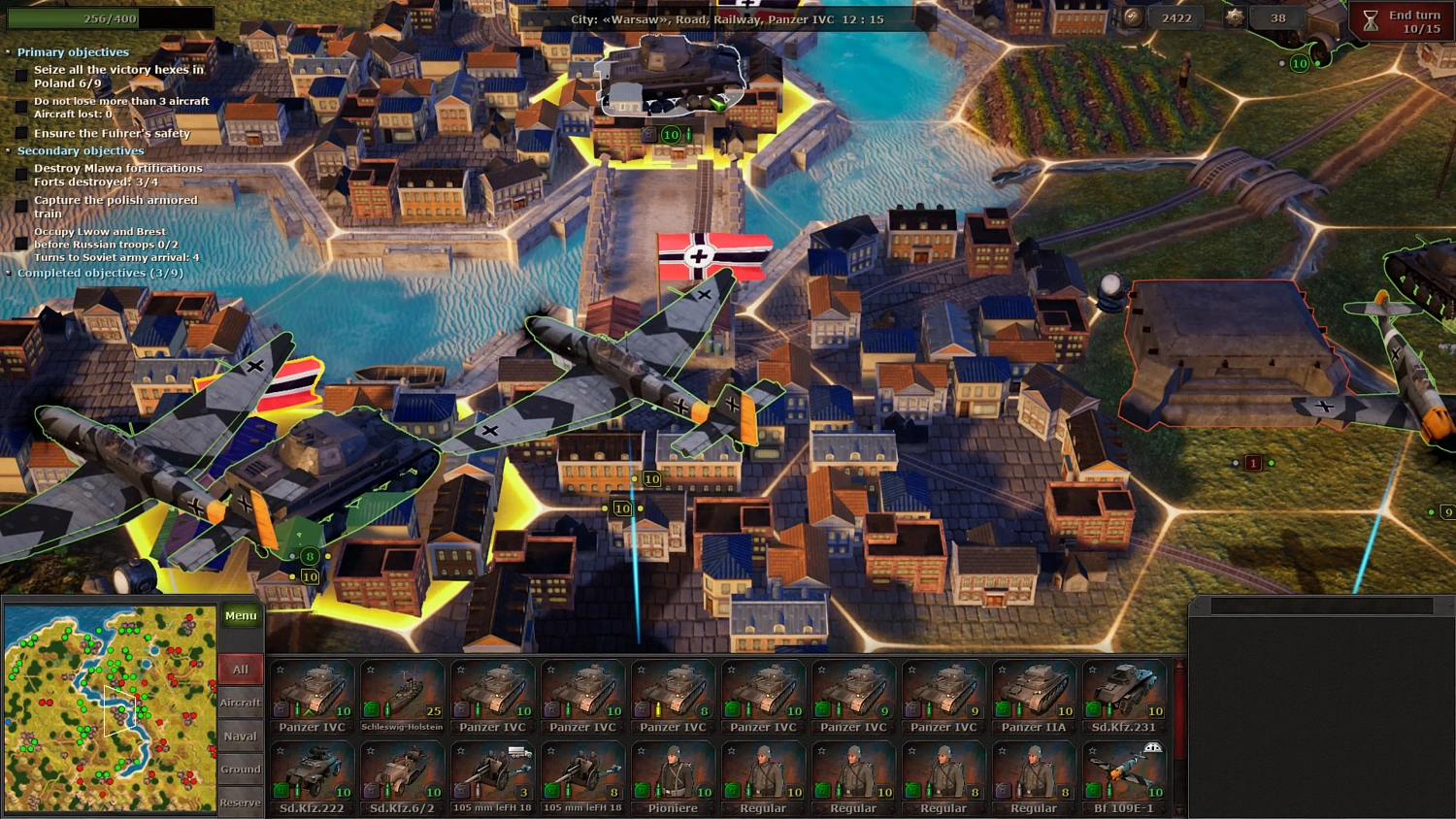
Task: Check the 'Seize all the victory hexes' objective
Action: (21, 74)
